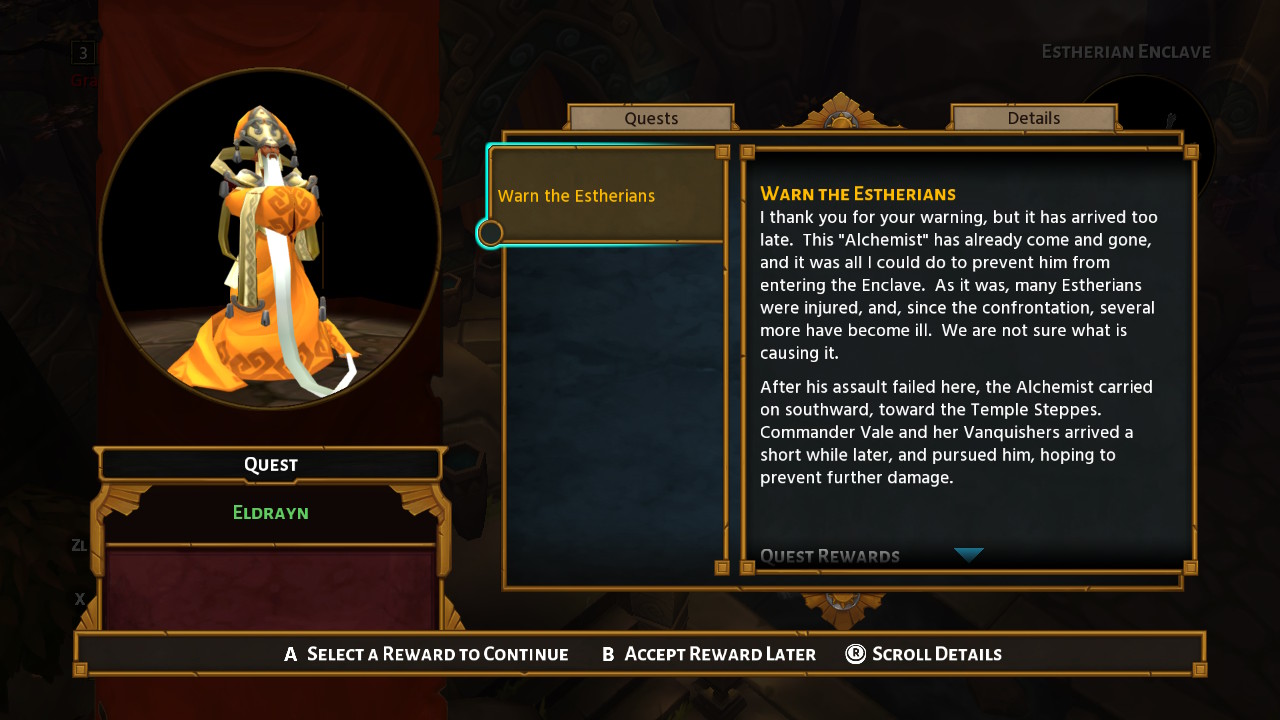This screenshot has height=720, width=1280.
Task: Choose Accept Reward Later
Action: (709, 654)
